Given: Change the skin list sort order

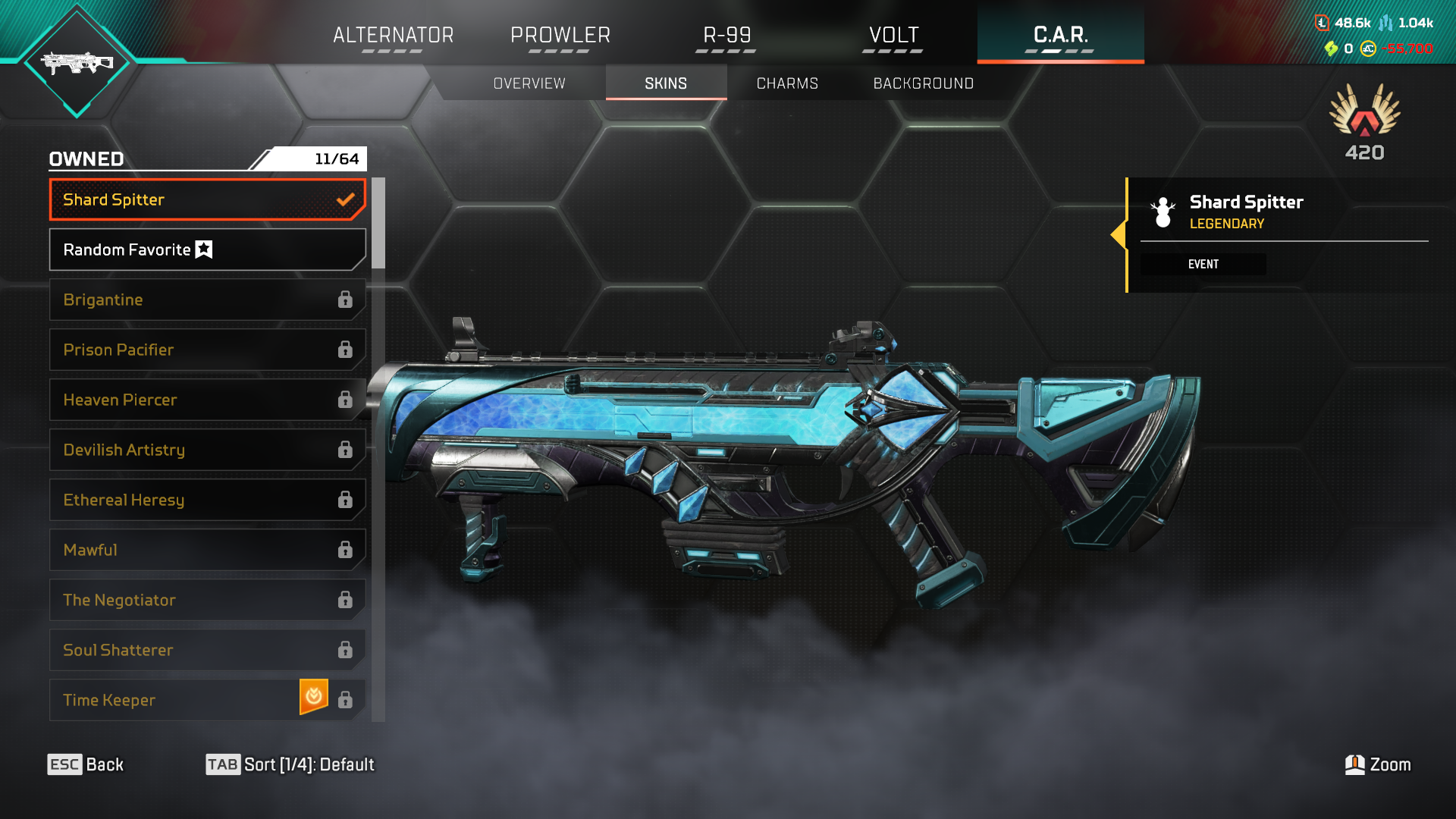Looking at the screenshot, I should [290, 764].
